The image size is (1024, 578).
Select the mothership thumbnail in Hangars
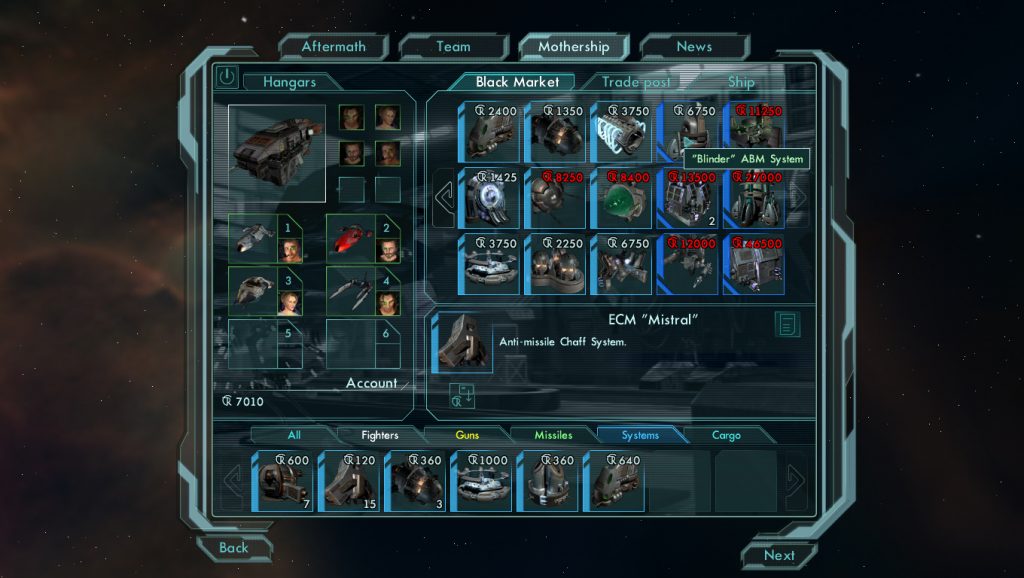[x=276, y=152]
